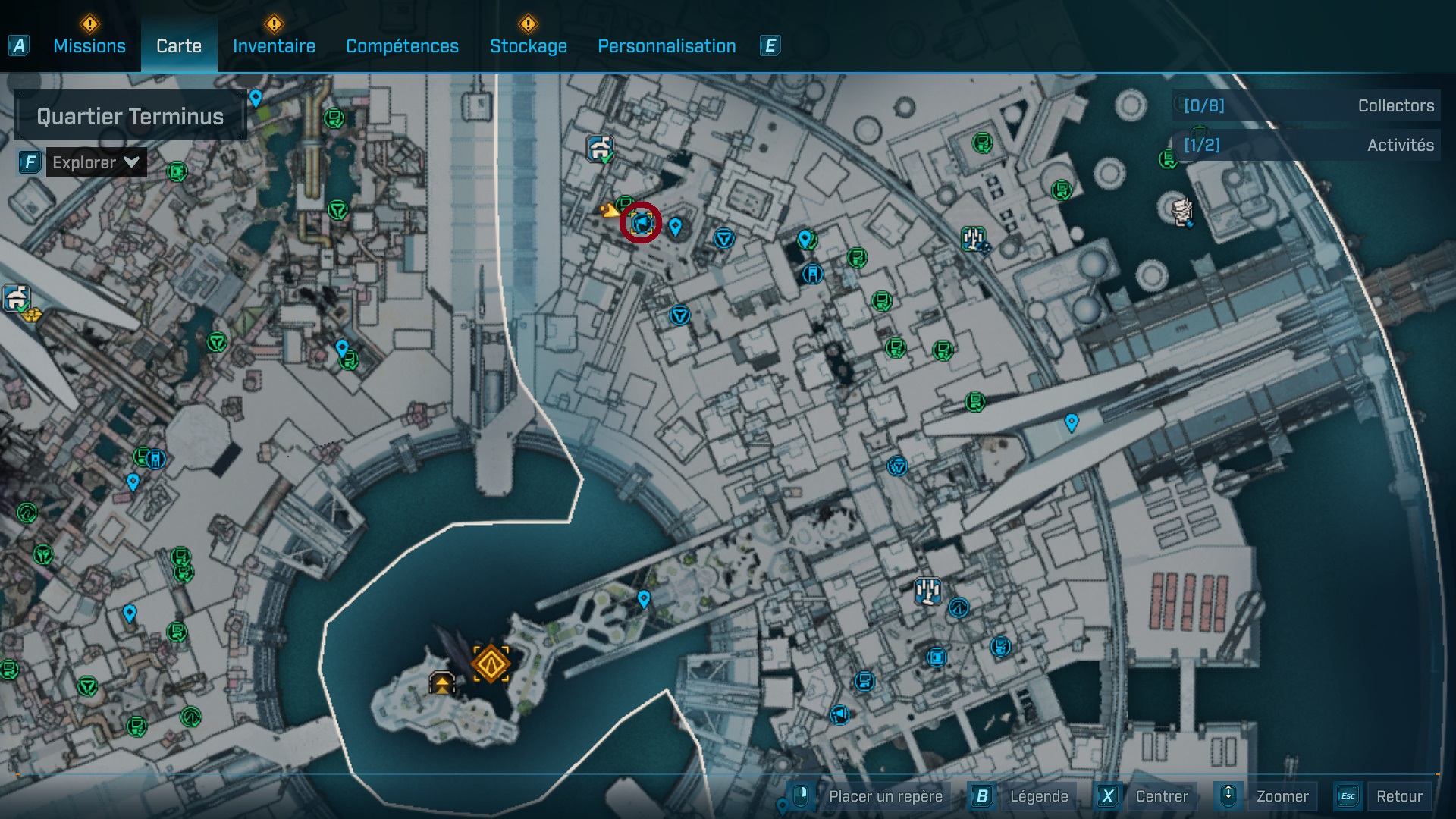Expand the Explorer dropdown
Image resolution: width=1456 pixels, height=819 pixels.
point(96,162)
